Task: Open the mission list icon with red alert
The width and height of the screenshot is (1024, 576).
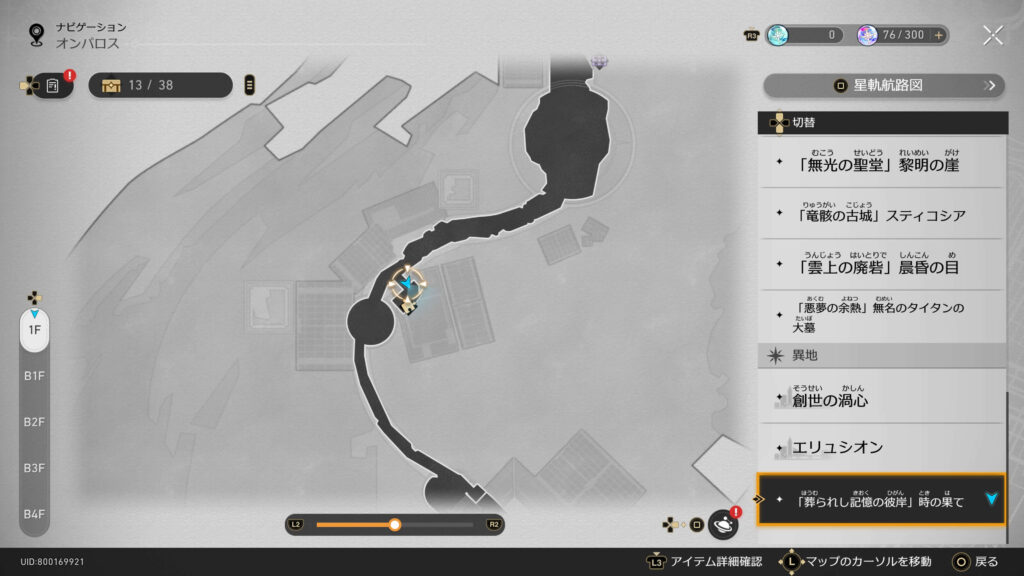Action: (x=53, y=85)
